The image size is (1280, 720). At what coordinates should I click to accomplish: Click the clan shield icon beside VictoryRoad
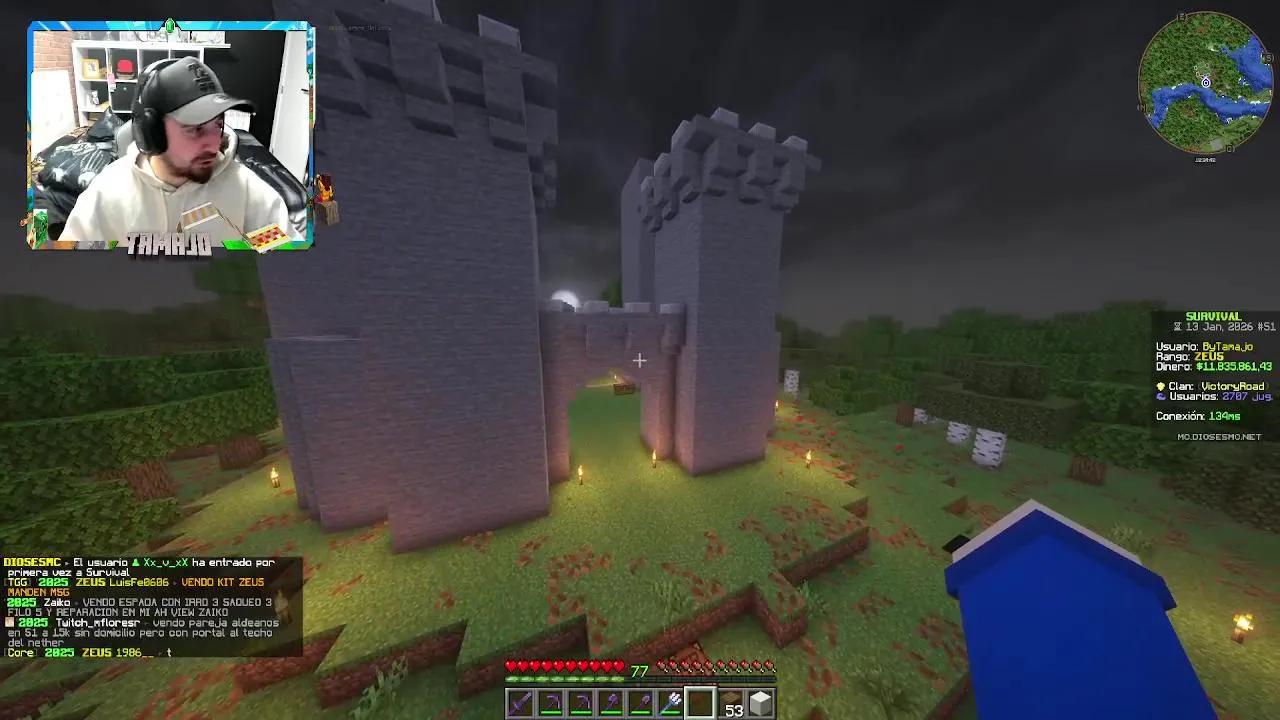tap(1160, 386)
